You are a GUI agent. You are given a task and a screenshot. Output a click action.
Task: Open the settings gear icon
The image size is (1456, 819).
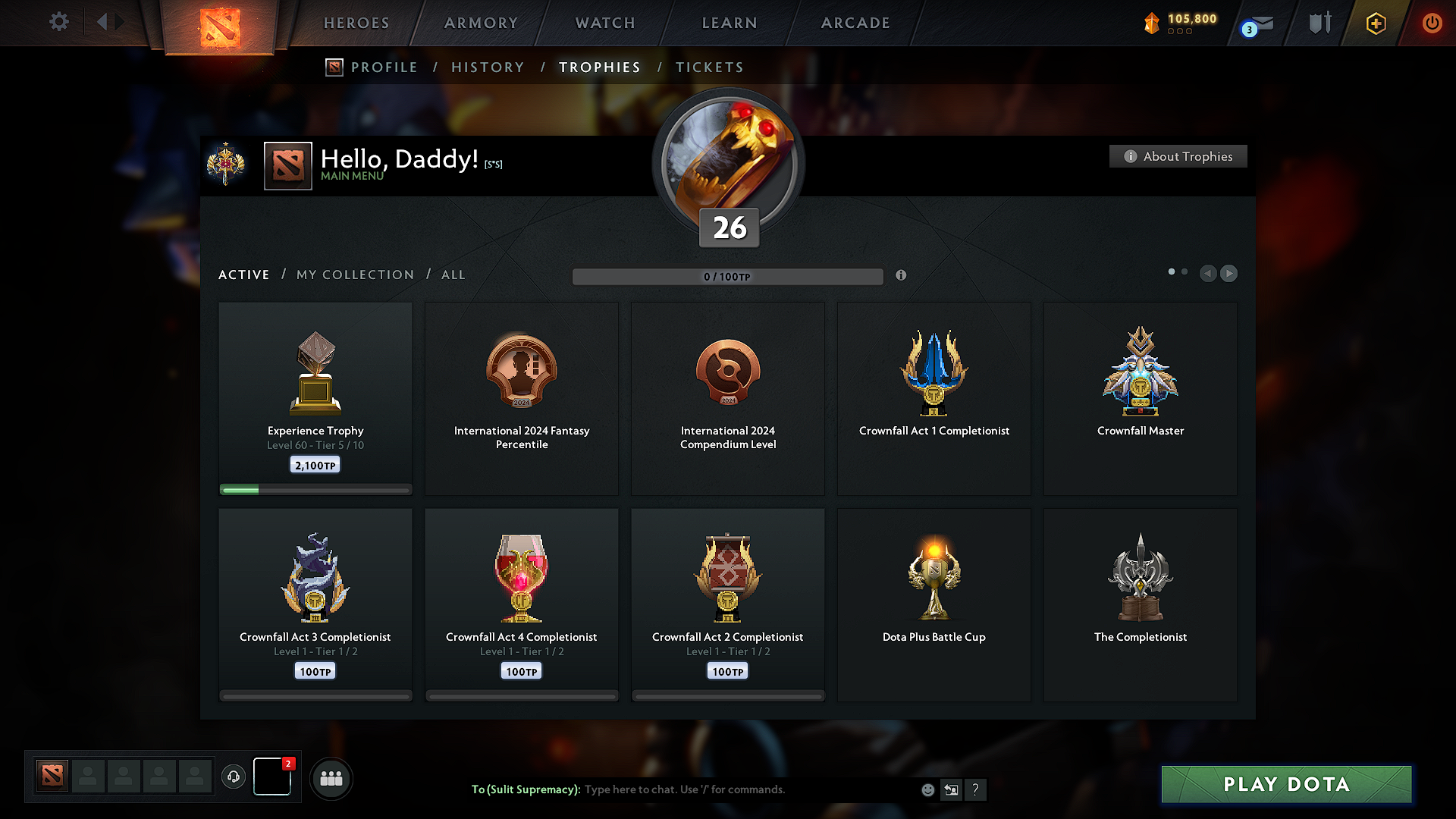(58, 22)
